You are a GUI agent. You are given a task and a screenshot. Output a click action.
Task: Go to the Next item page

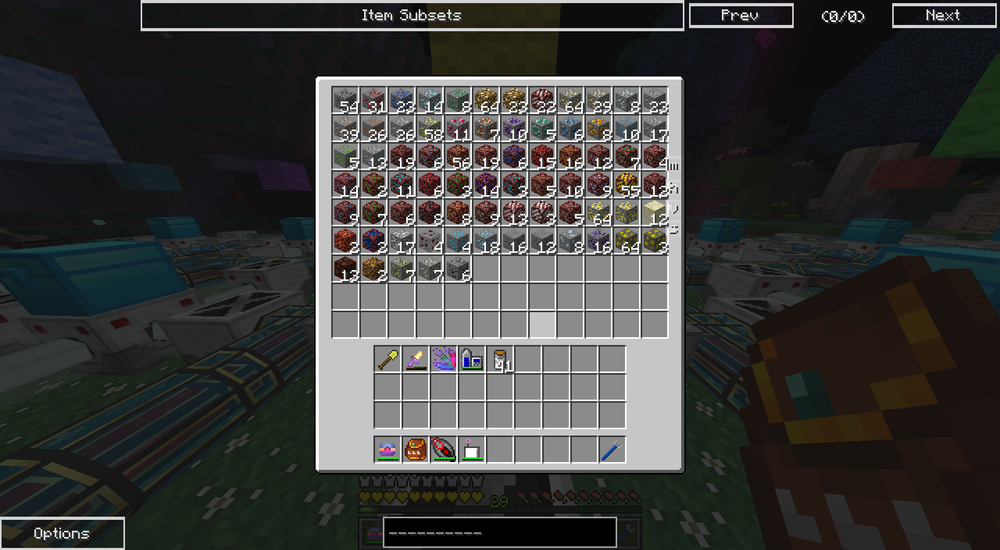click(x=942, y=16)
